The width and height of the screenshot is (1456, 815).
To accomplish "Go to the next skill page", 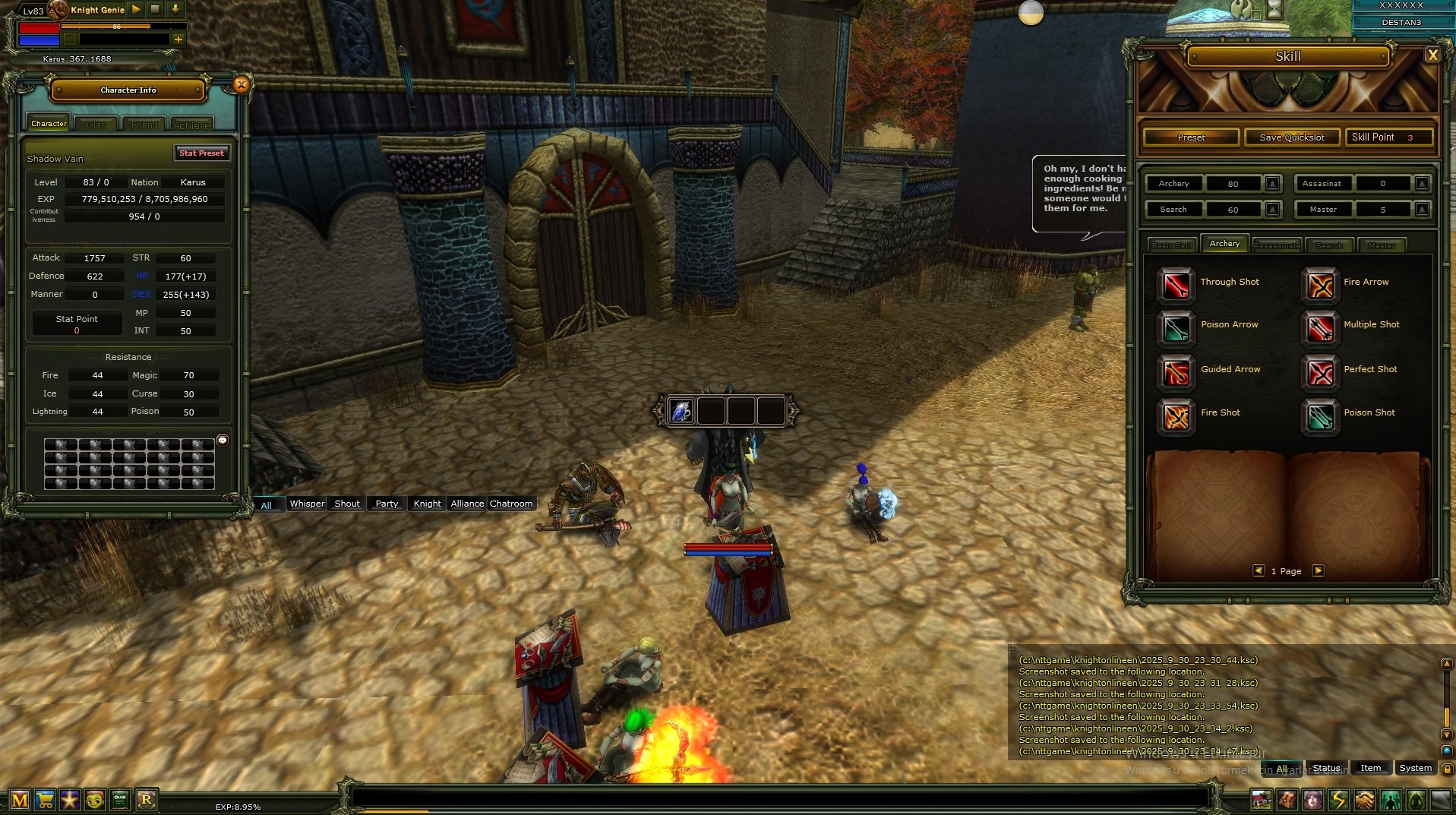I will tap(1319, 570).
